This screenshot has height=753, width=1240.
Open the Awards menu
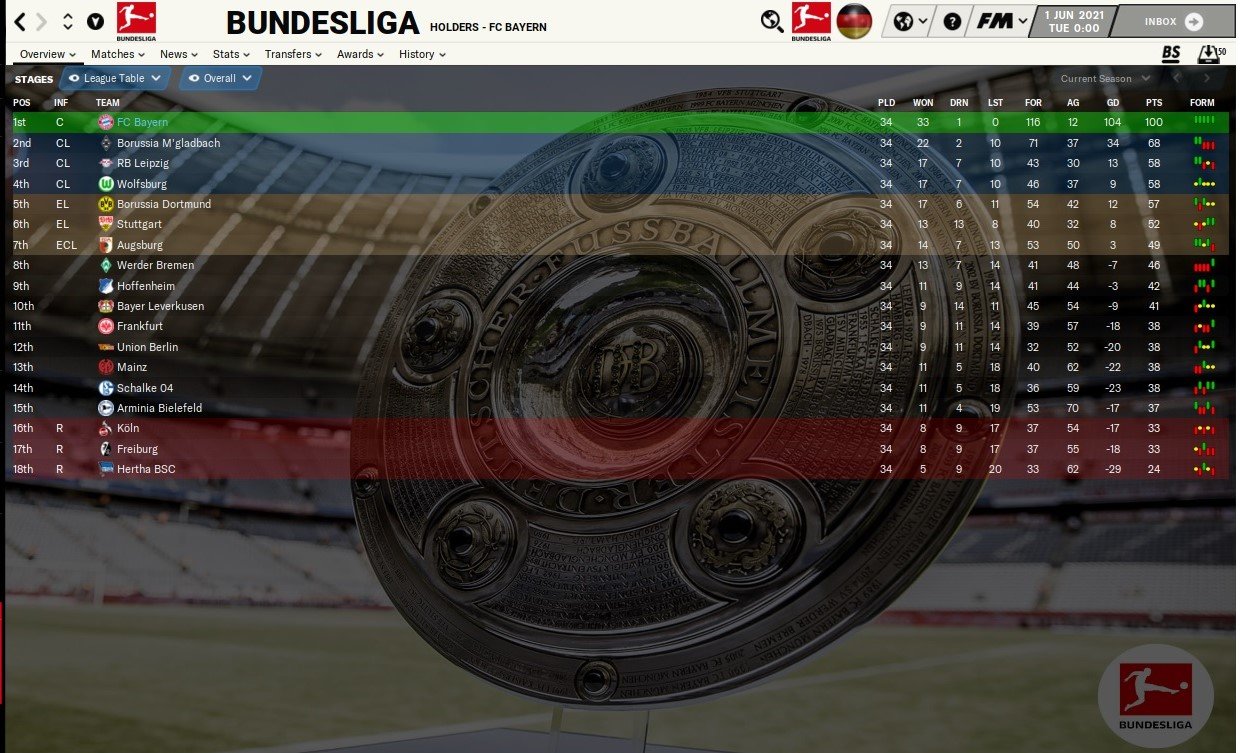(360, 54)
